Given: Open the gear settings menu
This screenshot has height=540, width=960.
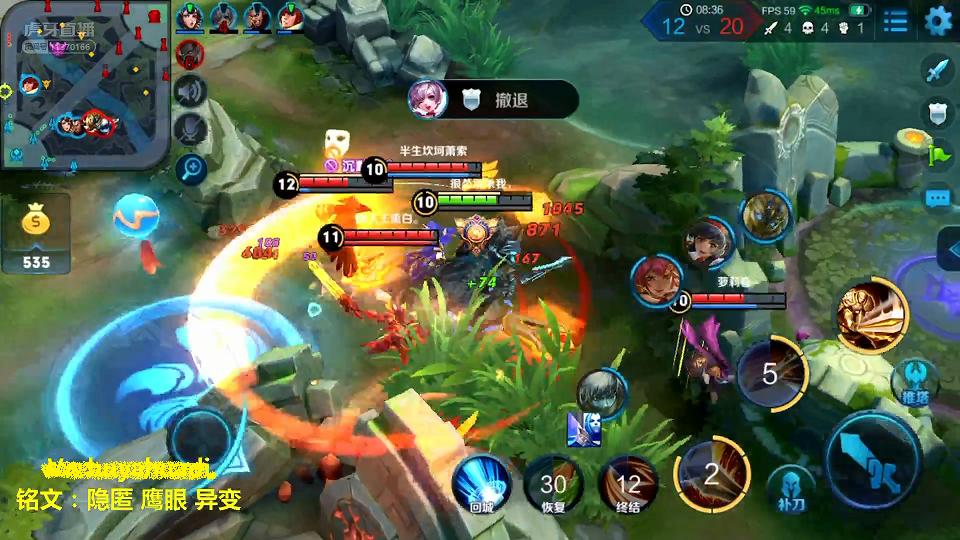Looking at the screenshot, I should (x=938, y=21).
